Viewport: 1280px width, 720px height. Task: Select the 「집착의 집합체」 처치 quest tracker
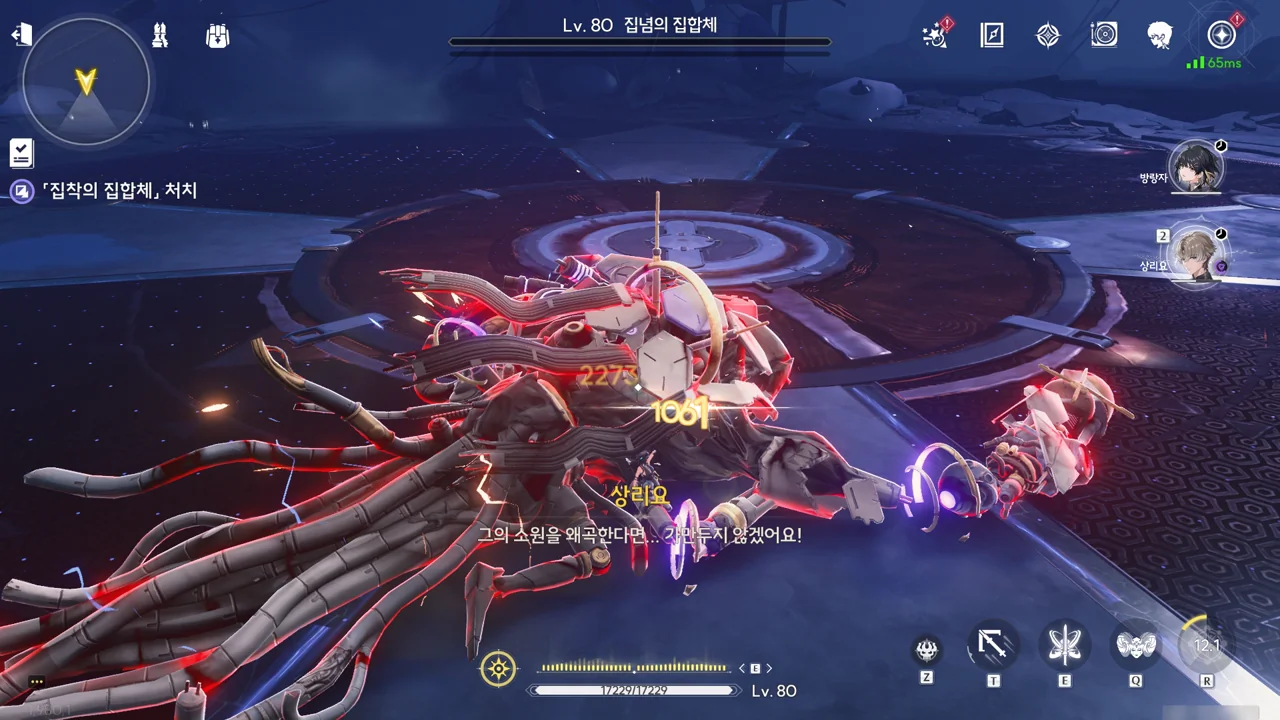118,190
